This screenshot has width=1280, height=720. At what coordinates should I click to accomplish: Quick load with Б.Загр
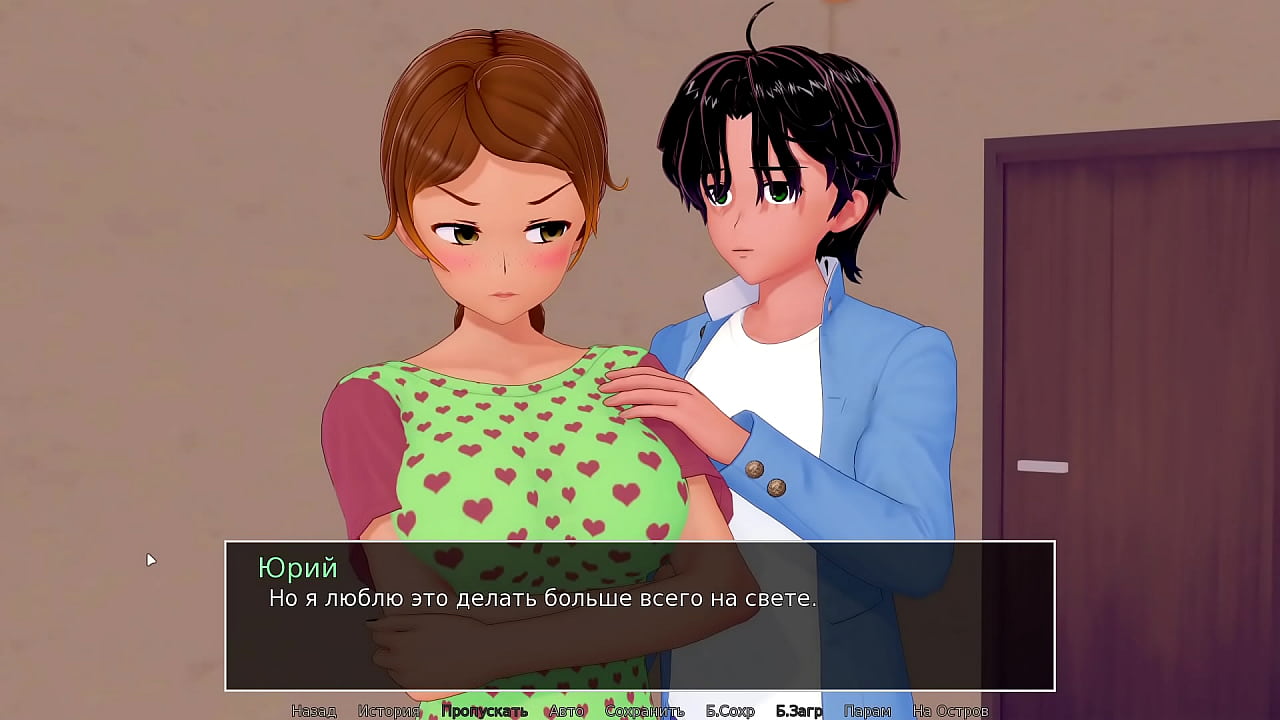click(x=799, y=711)
